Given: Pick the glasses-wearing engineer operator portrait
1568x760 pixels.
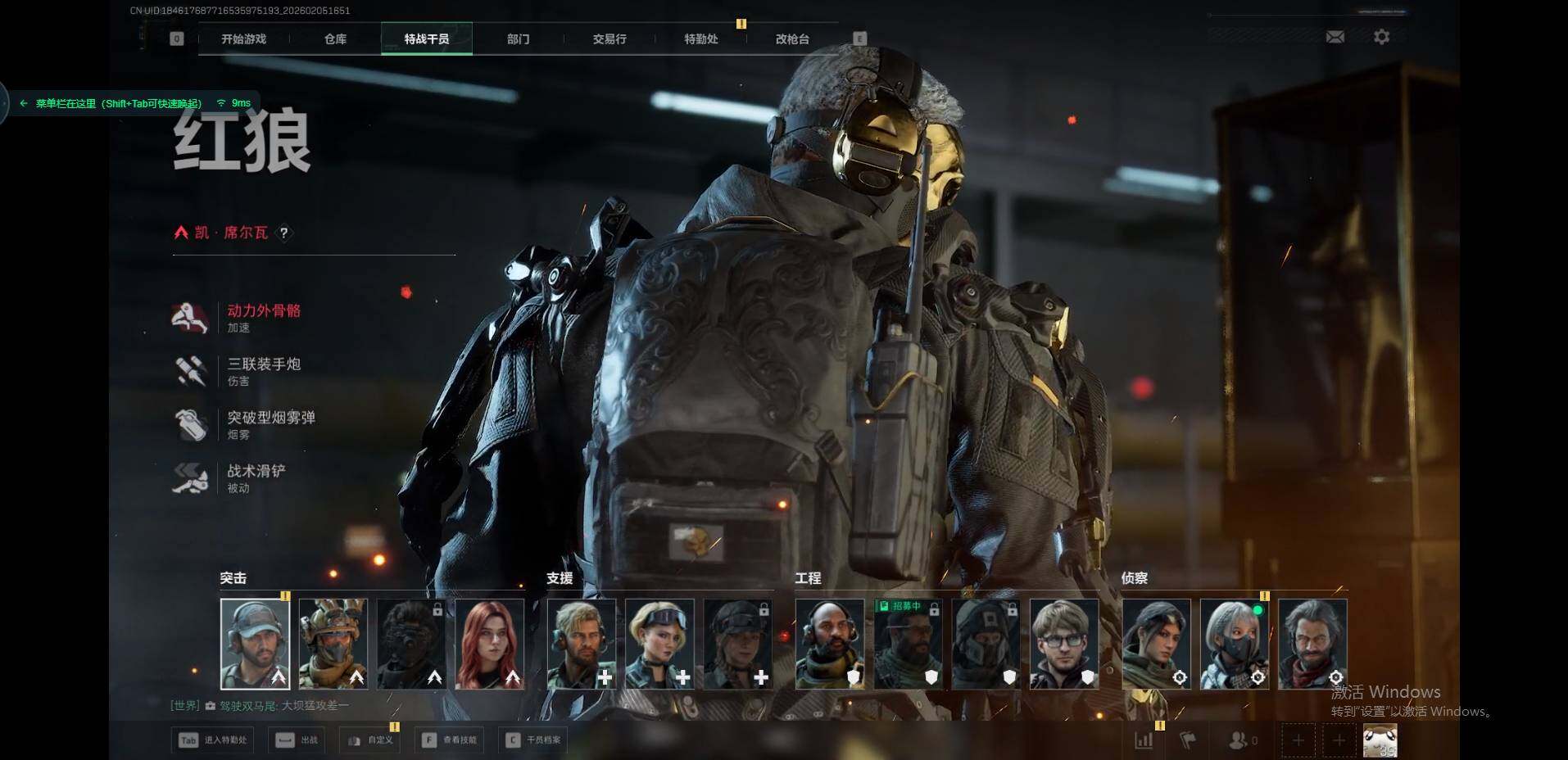Looking at the screenshot, I should 1064,644.
